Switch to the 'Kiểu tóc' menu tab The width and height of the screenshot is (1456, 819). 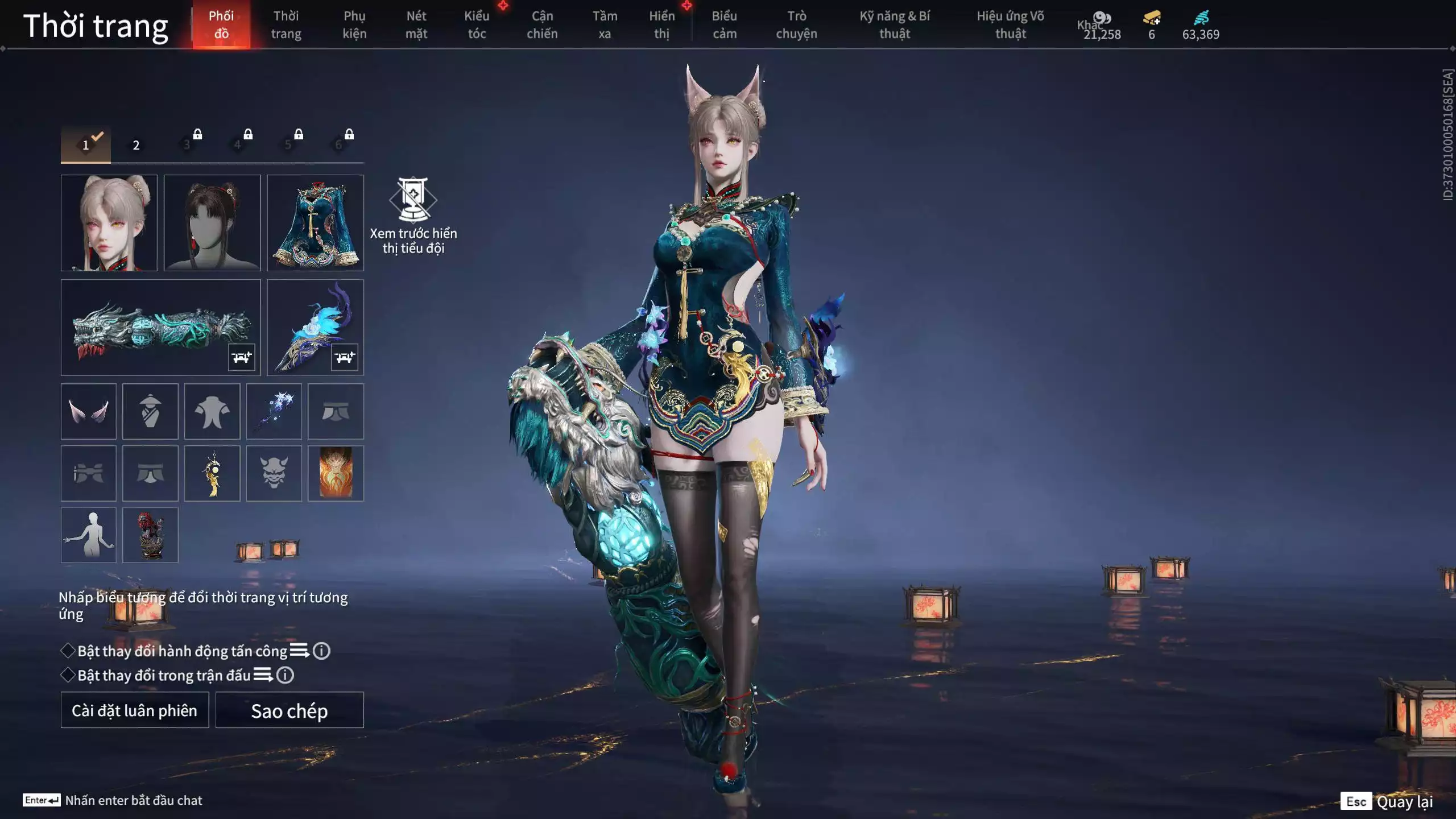477,24
